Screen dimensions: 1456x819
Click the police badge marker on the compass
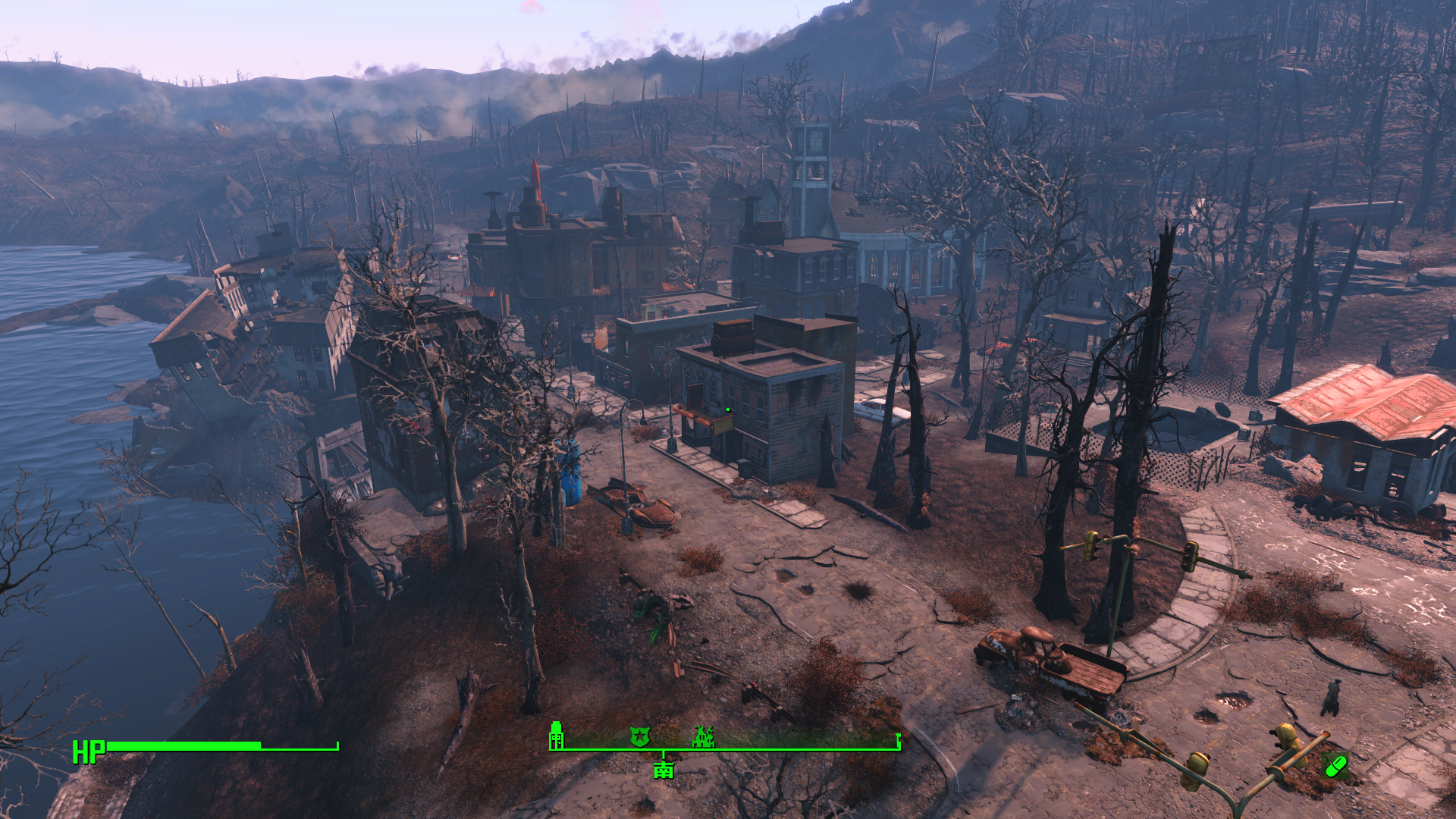(x=640, y=736)
